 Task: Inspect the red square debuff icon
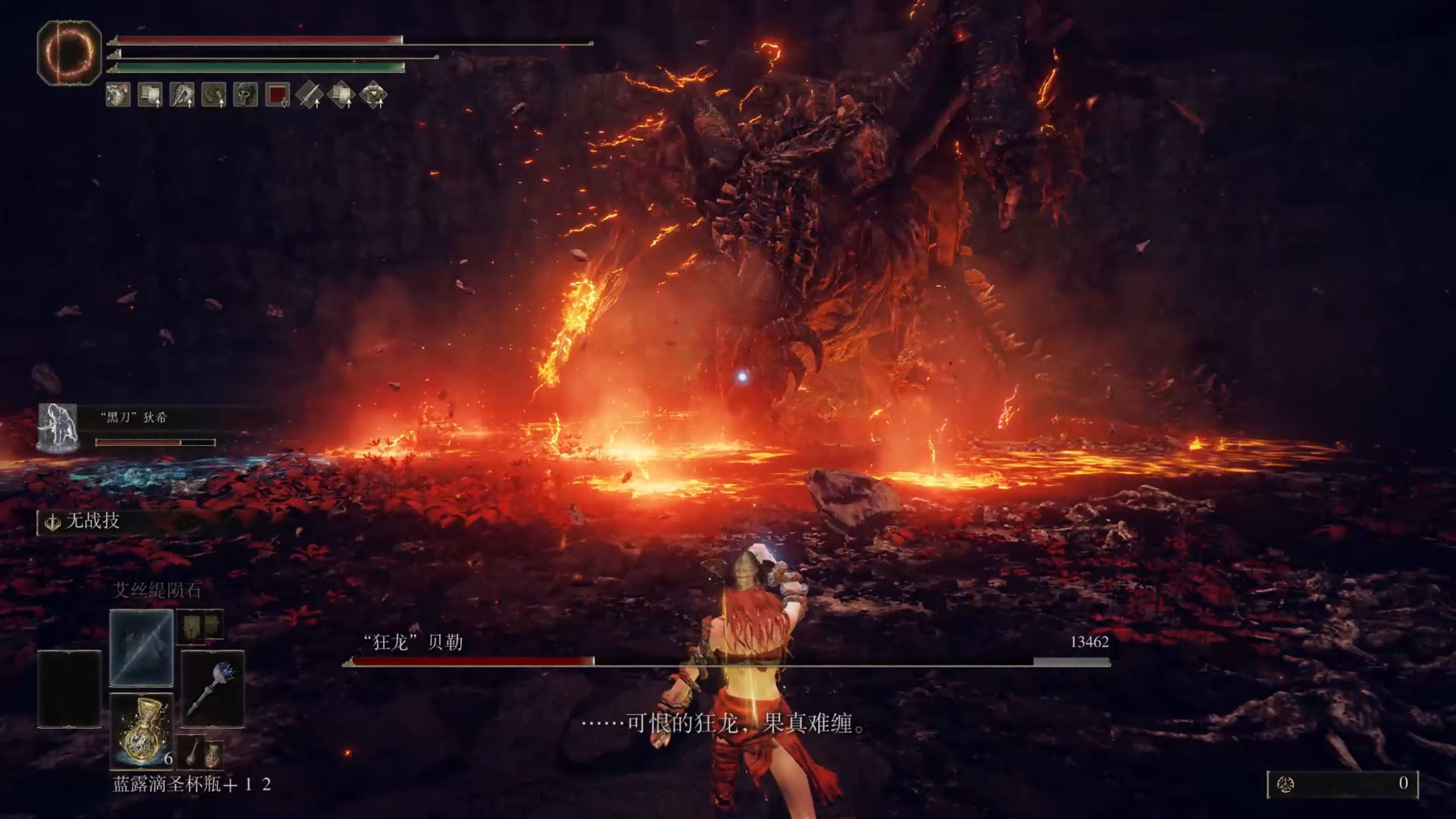(x=278, y=95)
